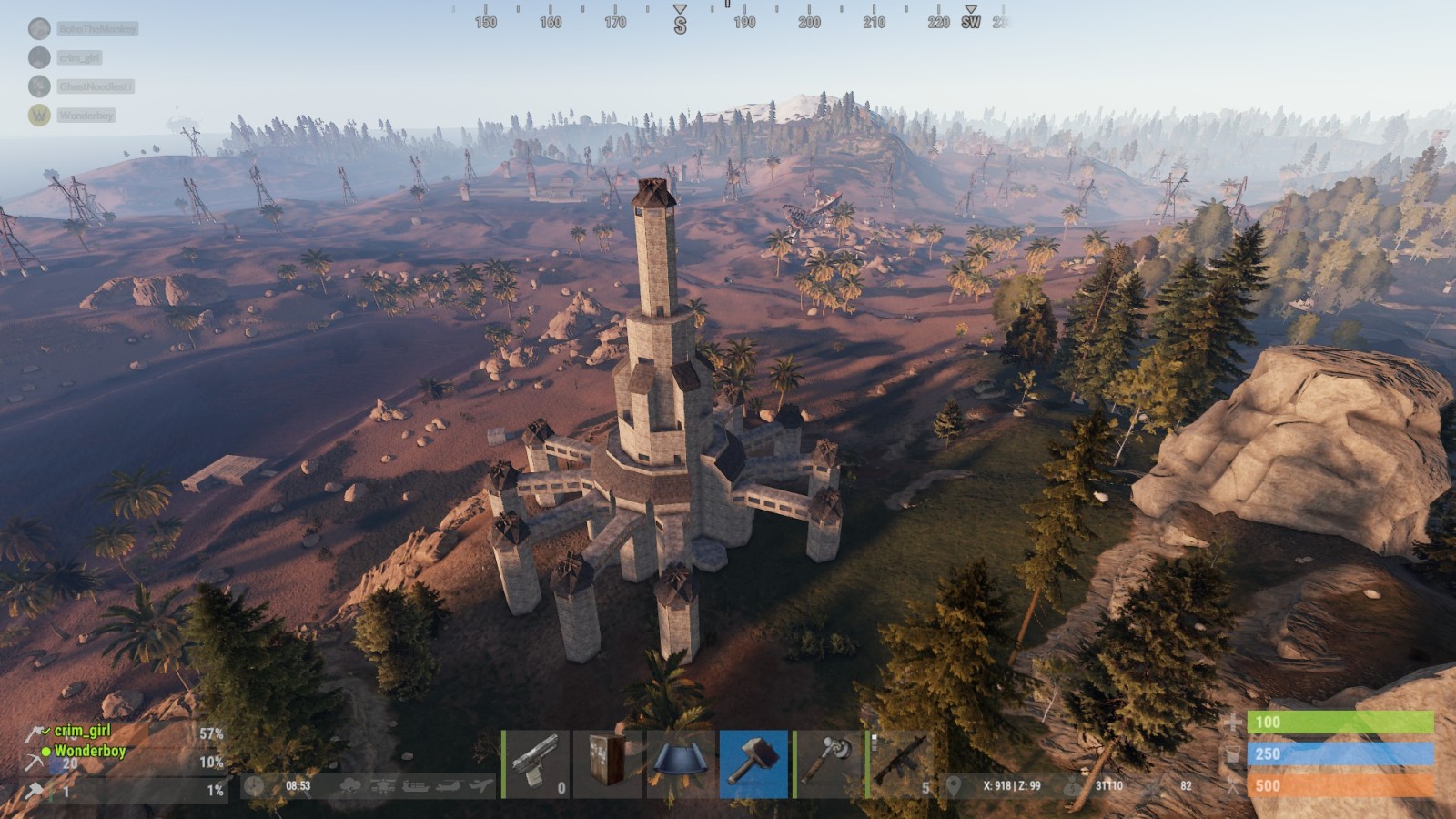Select the blue building plan slot

pyautogui.click(x=681, y=764)
